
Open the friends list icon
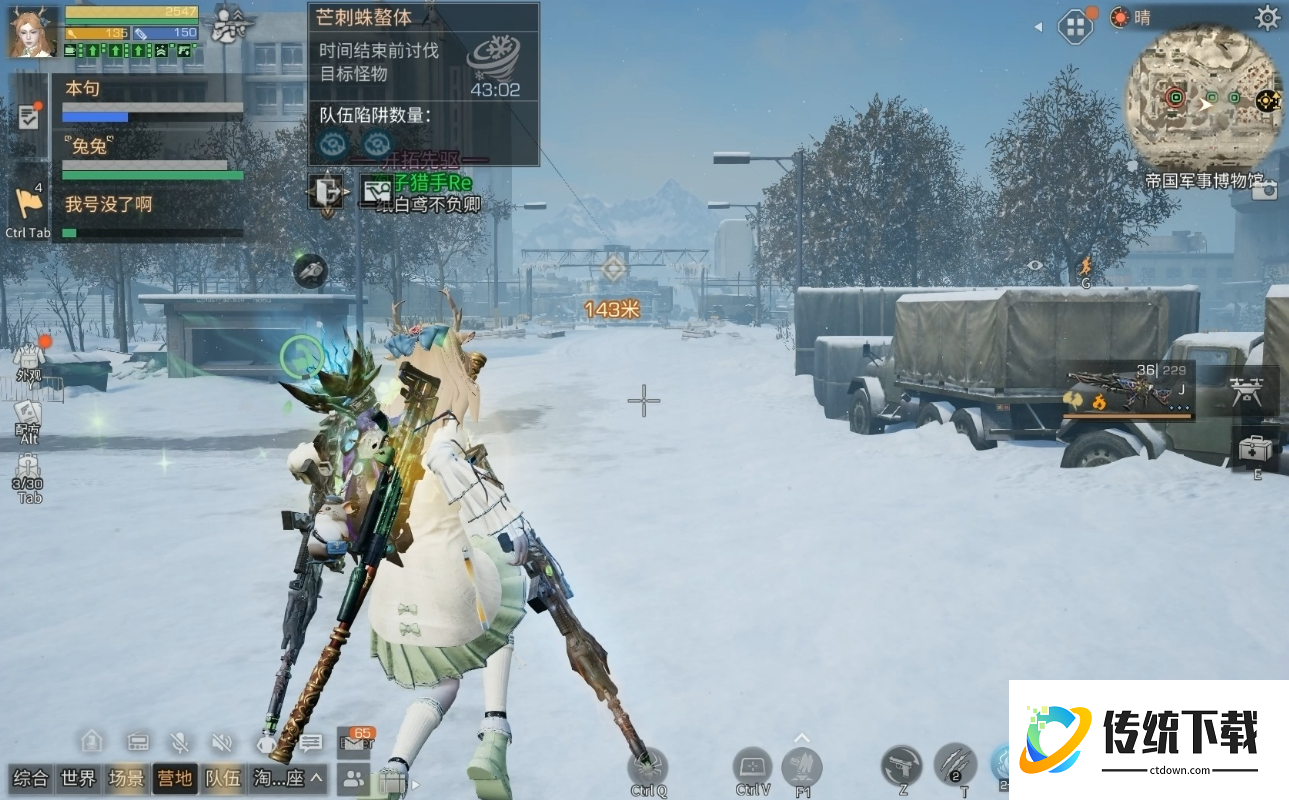coord(353,778)
